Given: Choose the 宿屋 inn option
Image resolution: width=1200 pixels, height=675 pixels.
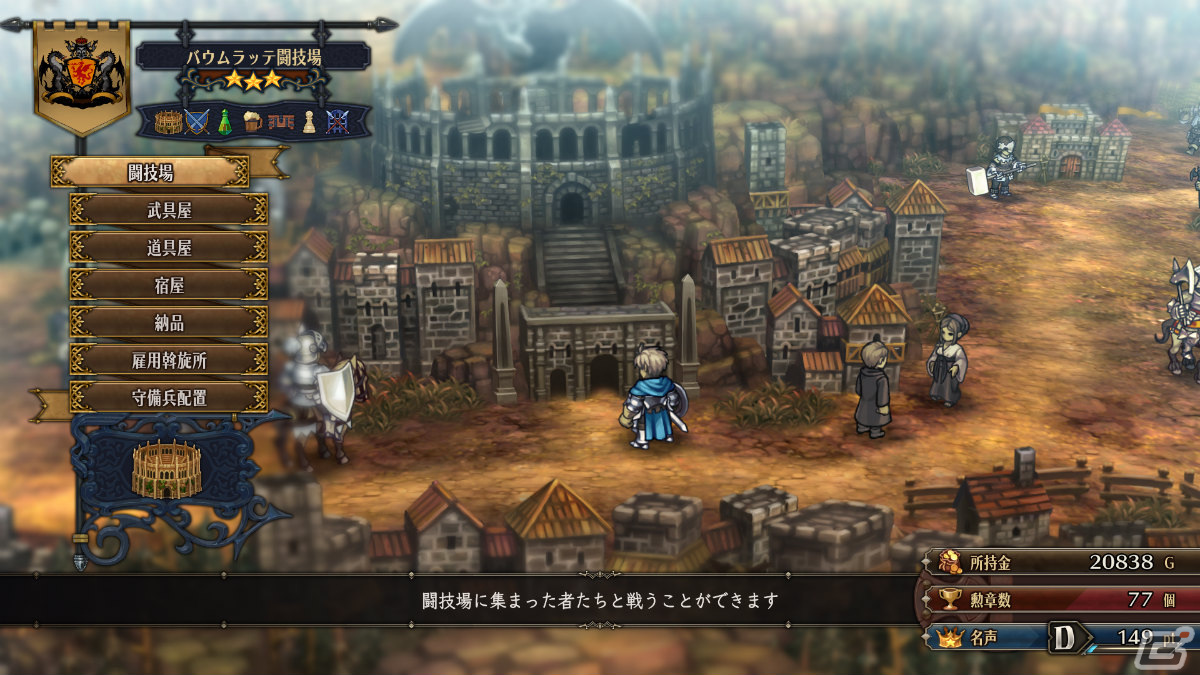Looking at the screenshot, I should tap(168, 285).
